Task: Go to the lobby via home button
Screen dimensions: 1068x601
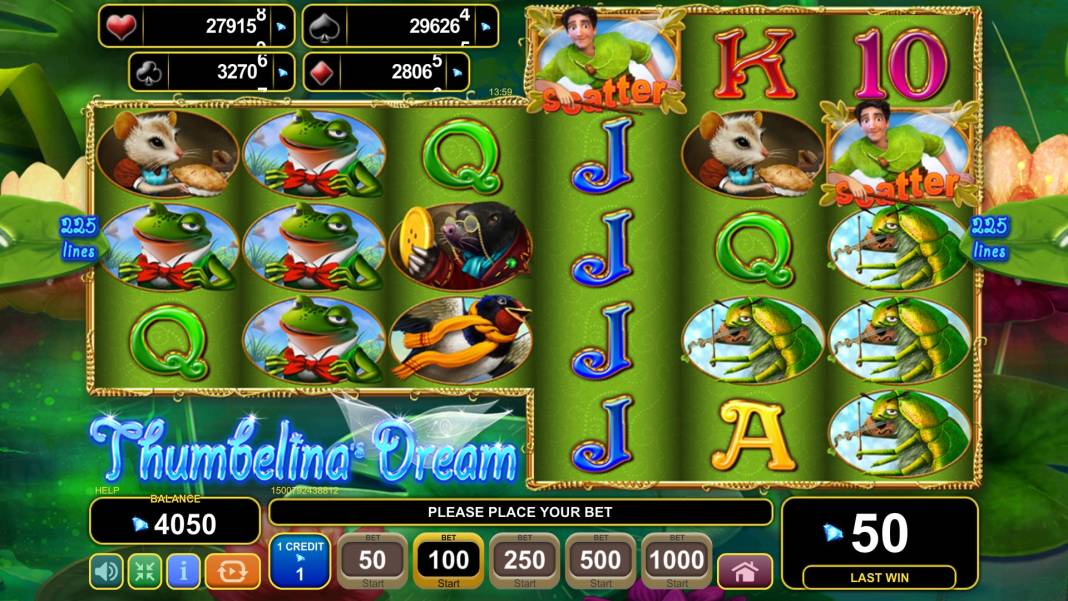Action: pyautogui.click(x=745, y=571)
